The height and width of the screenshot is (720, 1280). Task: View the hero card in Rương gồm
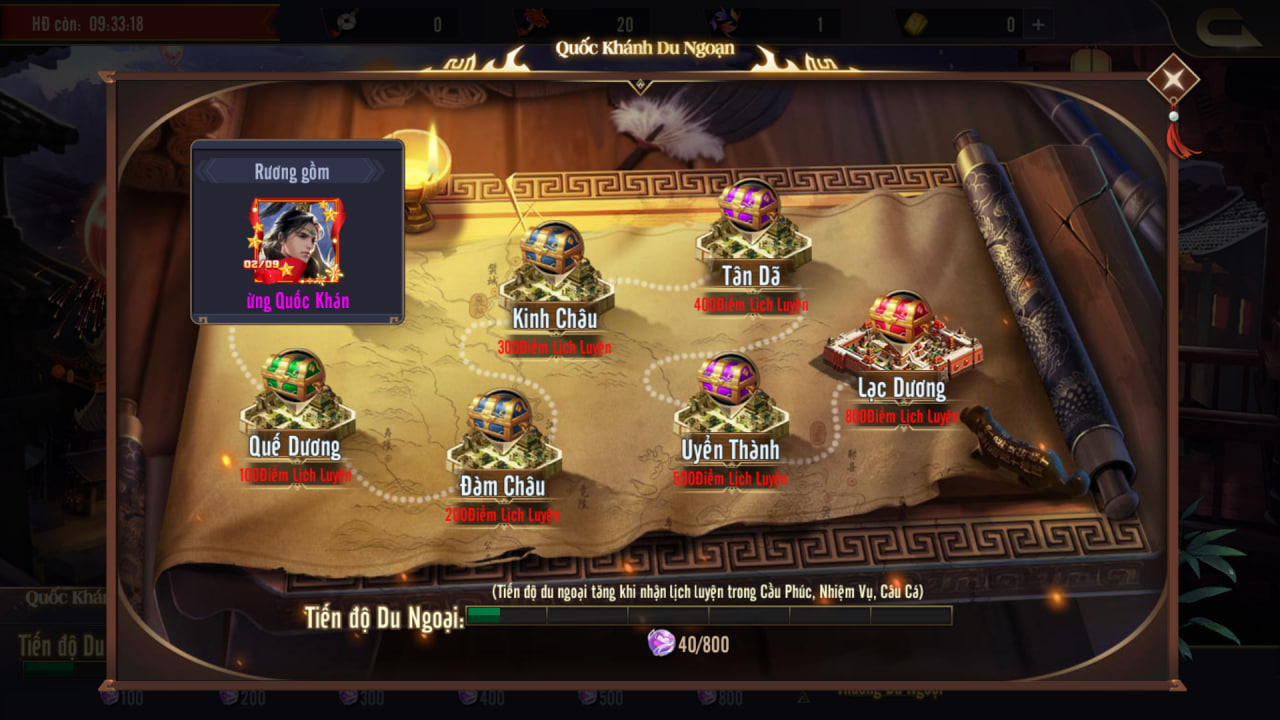pos(297,240)
